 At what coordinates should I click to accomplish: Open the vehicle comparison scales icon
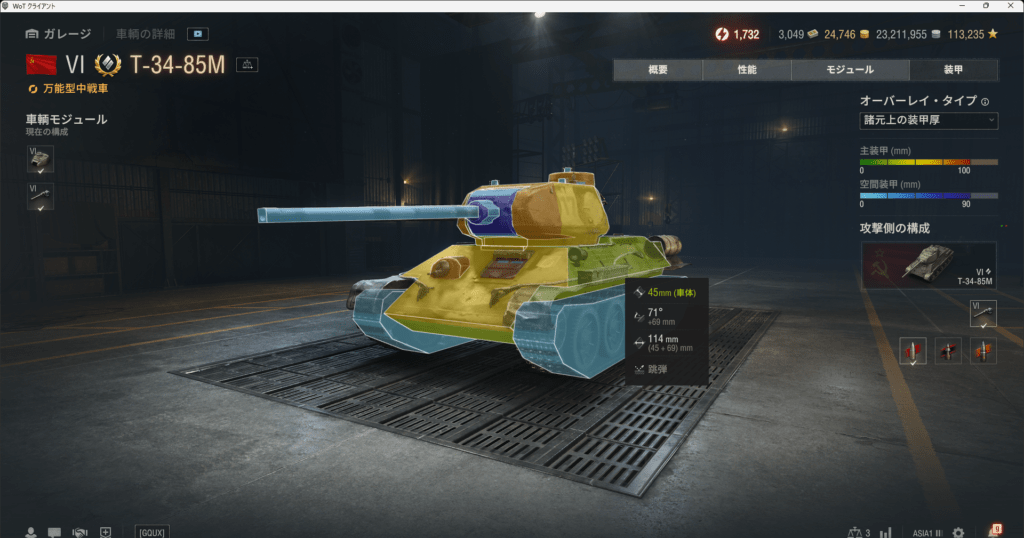pyautogui.click(x=856, y=532)
